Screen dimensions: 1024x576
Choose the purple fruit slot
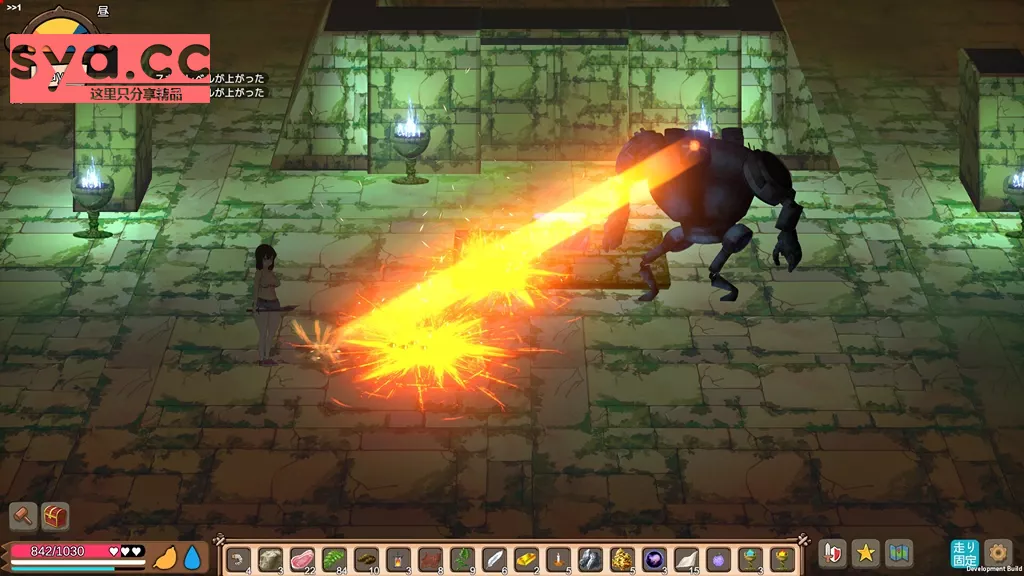pos(719,559)
